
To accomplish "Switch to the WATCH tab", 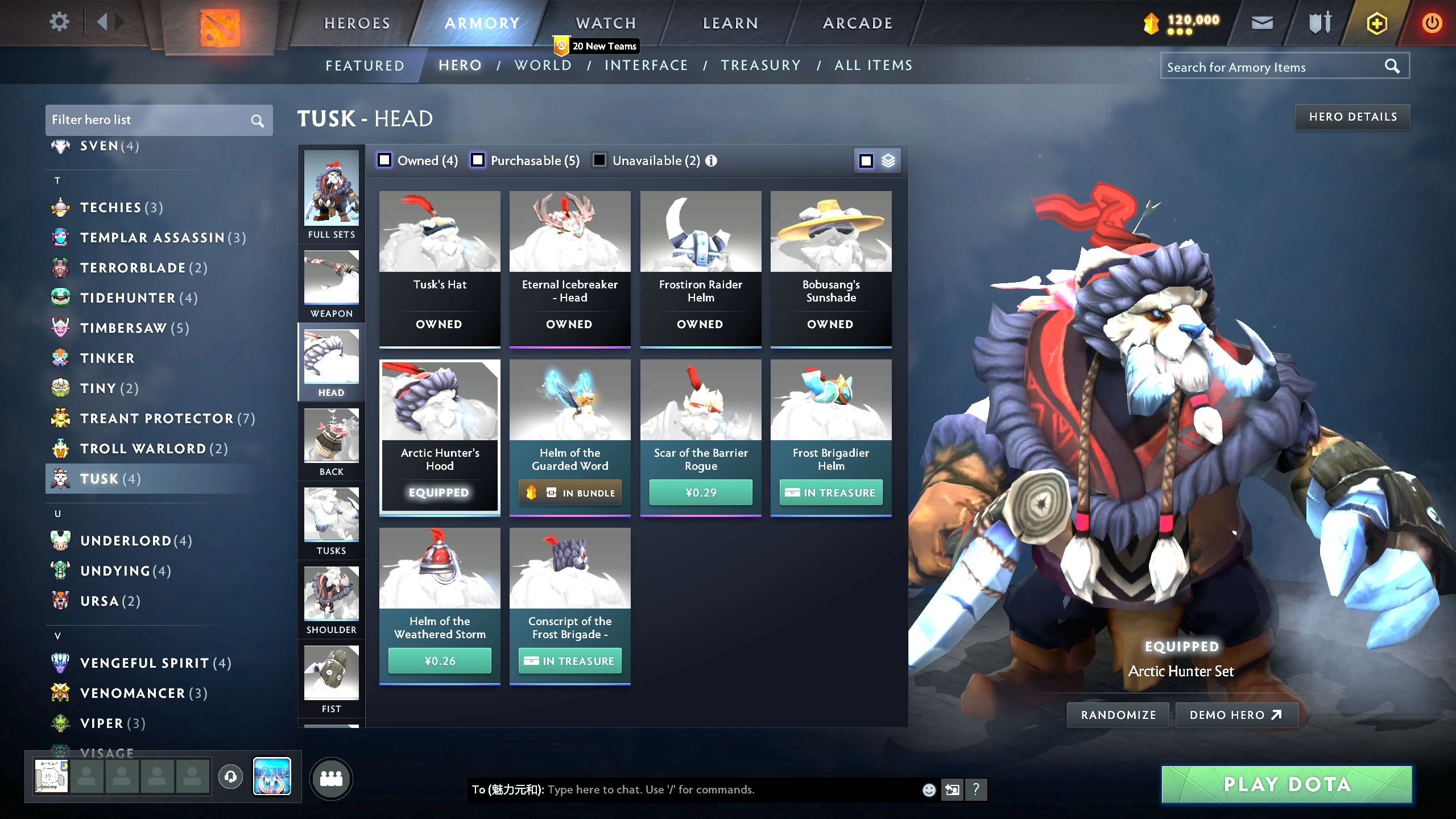I will [x=605, y=23].
